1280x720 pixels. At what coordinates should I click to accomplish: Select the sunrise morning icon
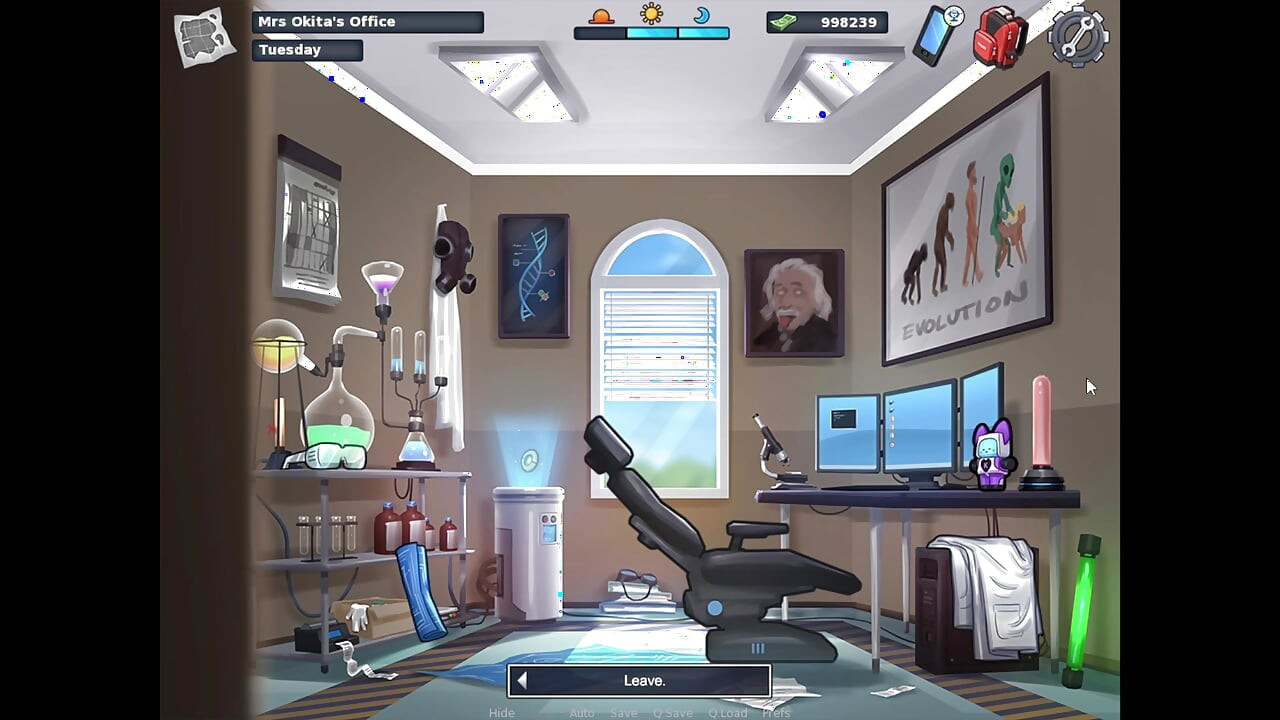pyautogui.click(x=601, y=18)
